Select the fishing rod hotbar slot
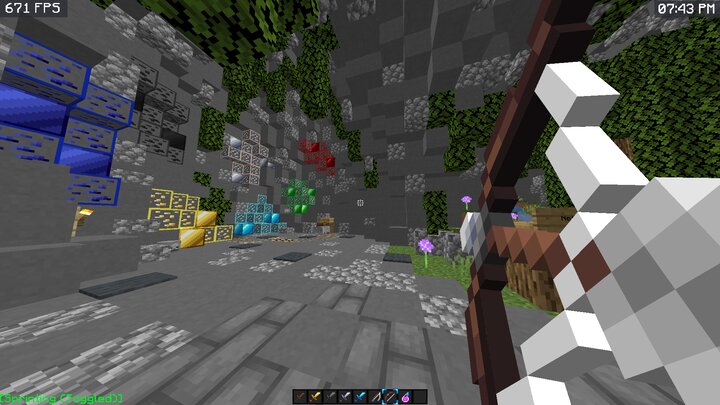The height and width of the screenshot is (405, 720). pos(375,397)
